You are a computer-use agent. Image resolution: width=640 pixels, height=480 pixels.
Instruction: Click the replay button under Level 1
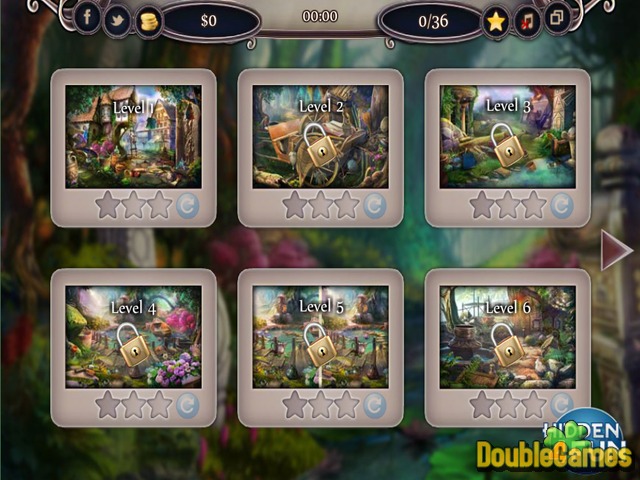(x=187, y=206)
